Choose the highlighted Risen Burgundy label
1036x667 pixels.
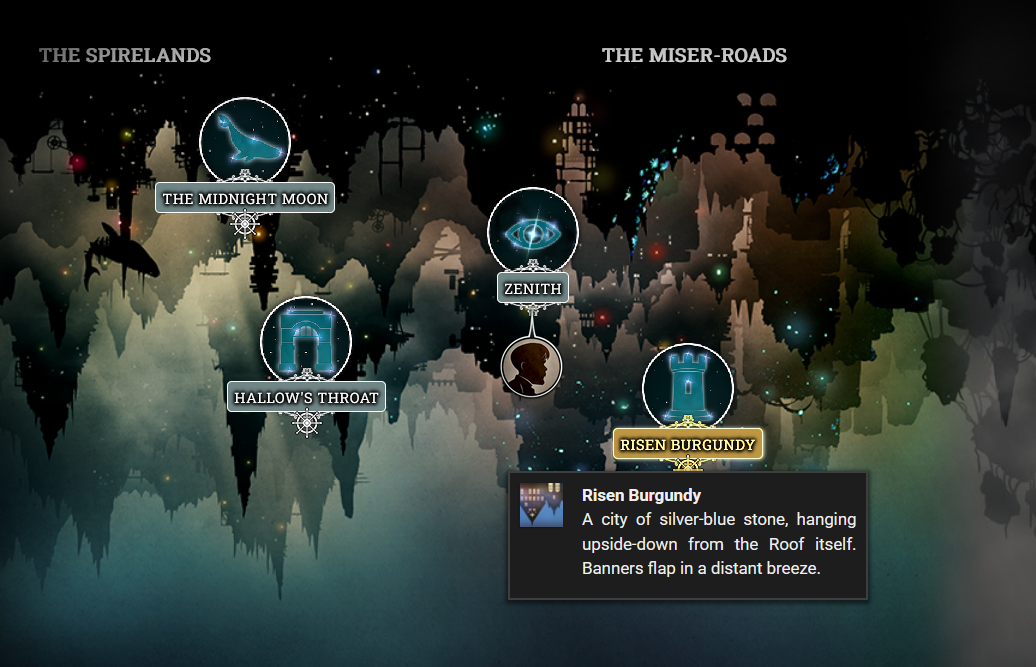(x=688, y=444)
